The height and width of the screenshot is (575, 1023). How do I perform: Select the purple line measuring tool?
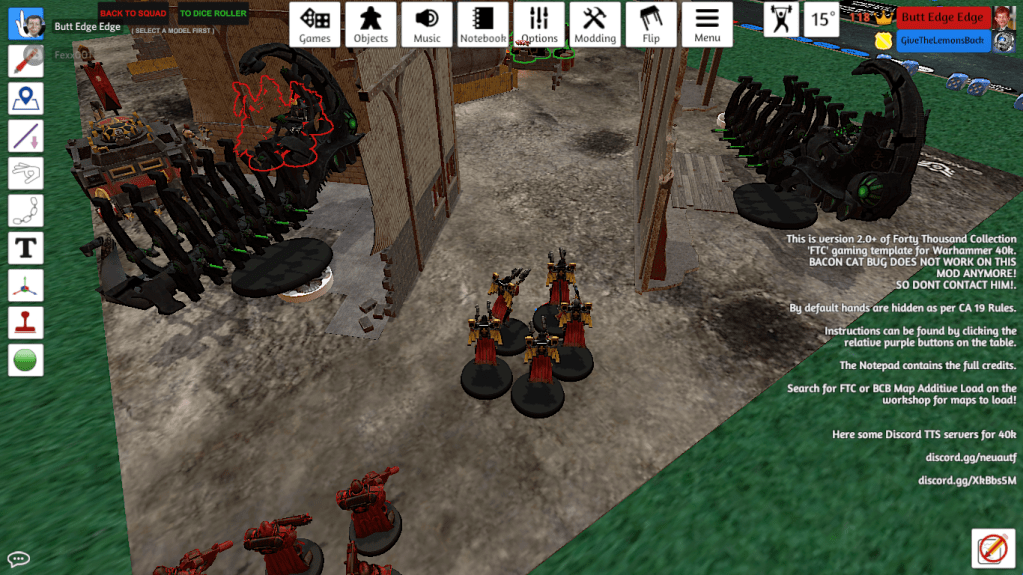click(26, 135)
